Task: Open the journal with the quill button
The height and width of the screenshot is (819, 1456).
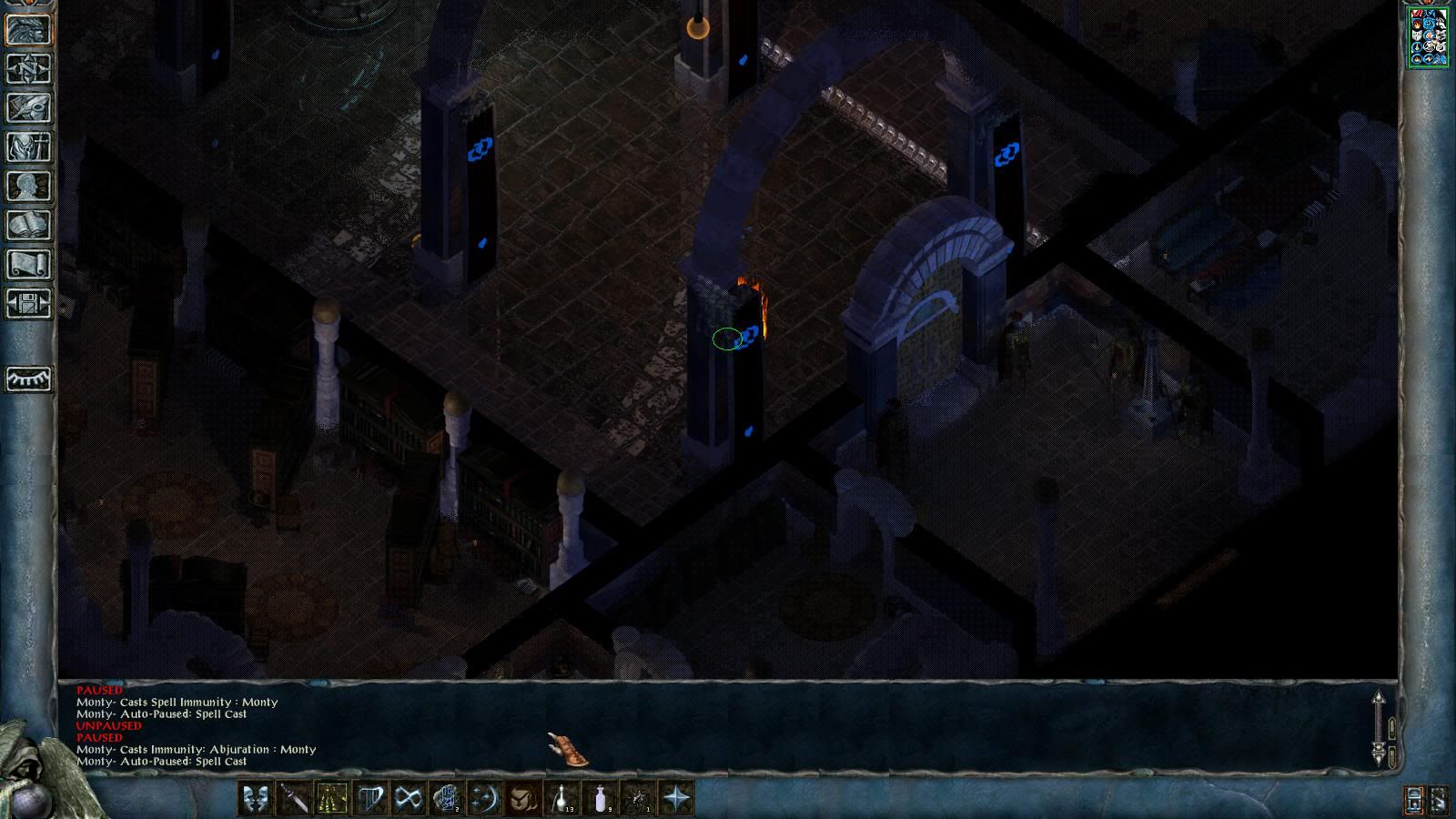Action: (28, 107)
